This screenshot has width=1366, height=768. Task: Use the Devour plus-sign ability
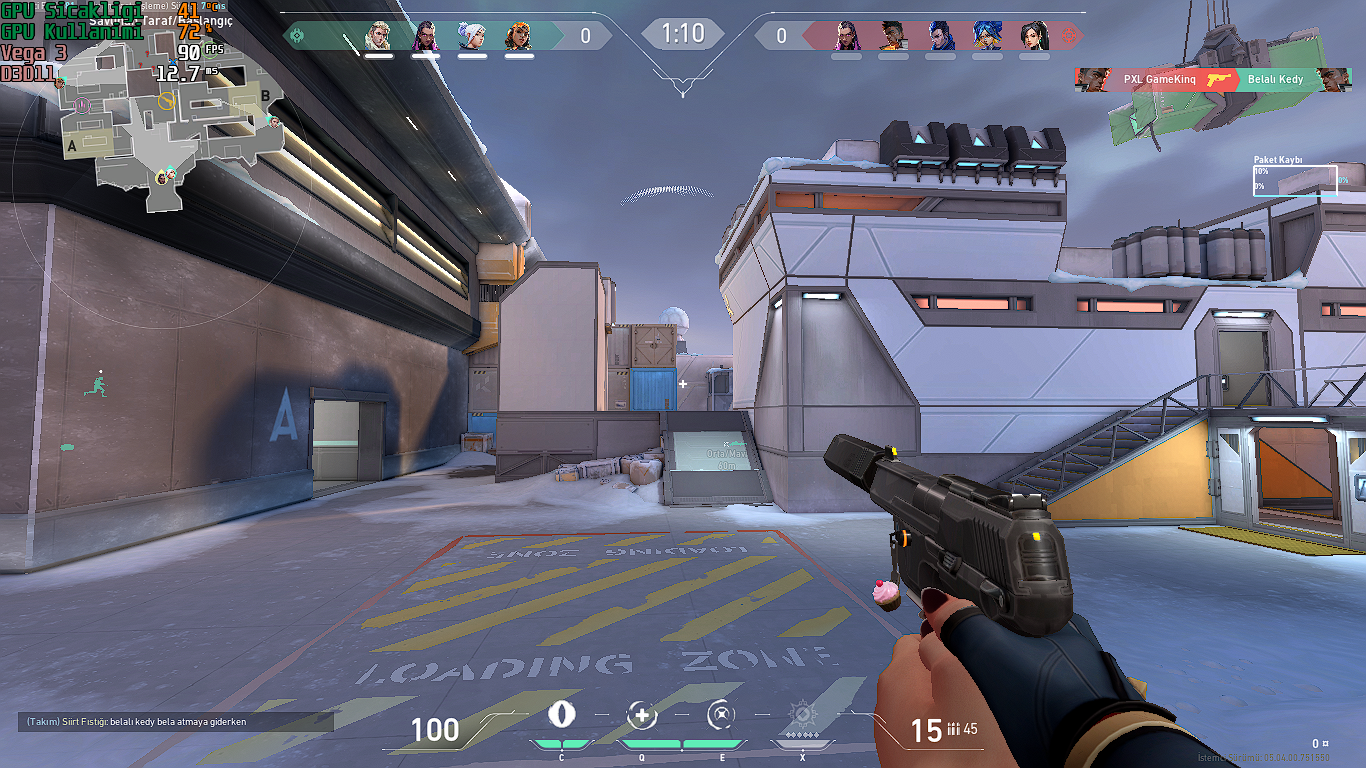641,715
